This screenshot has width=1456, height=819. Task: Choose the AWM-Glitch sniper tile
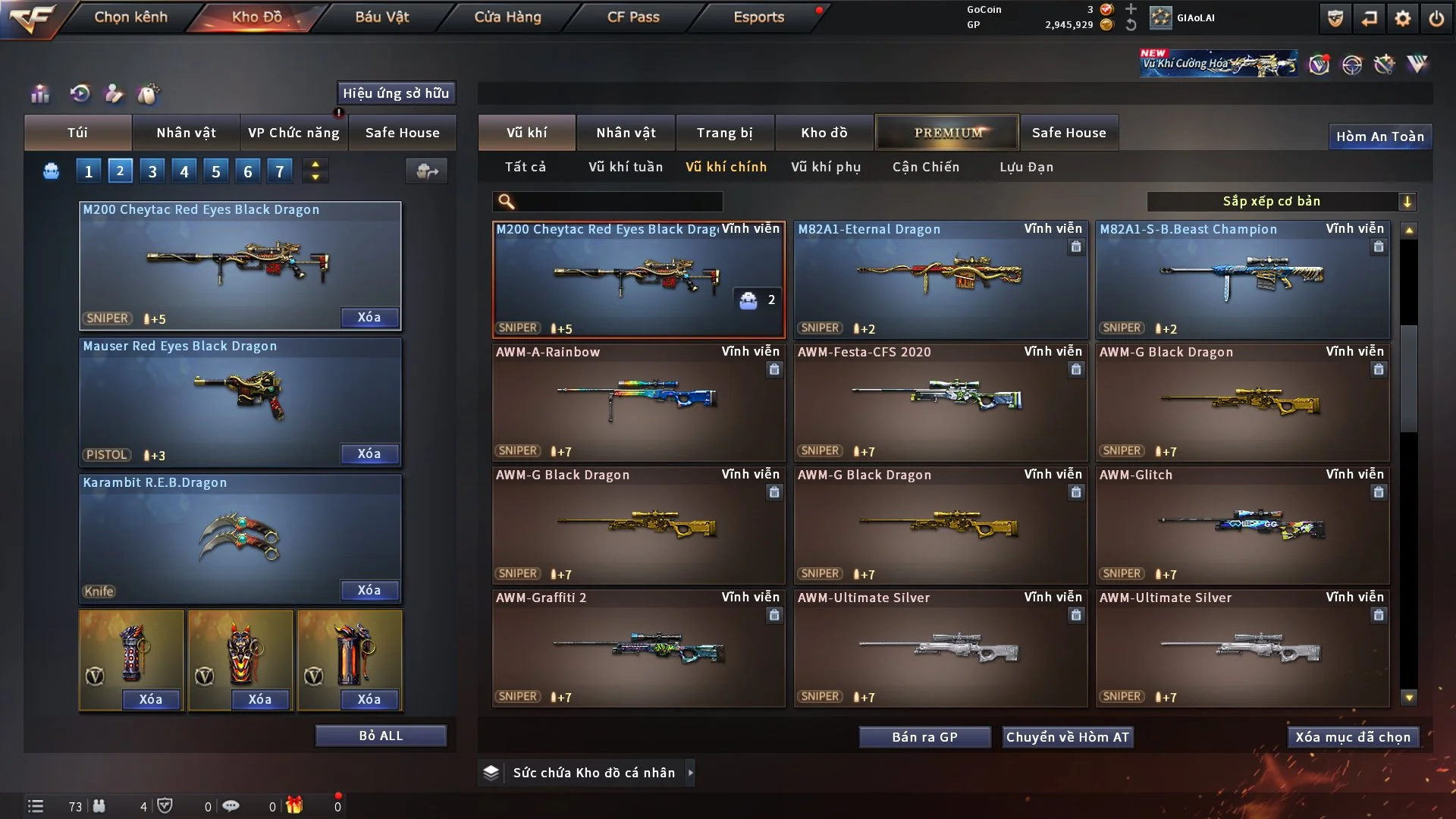[x=1242, y=525]
